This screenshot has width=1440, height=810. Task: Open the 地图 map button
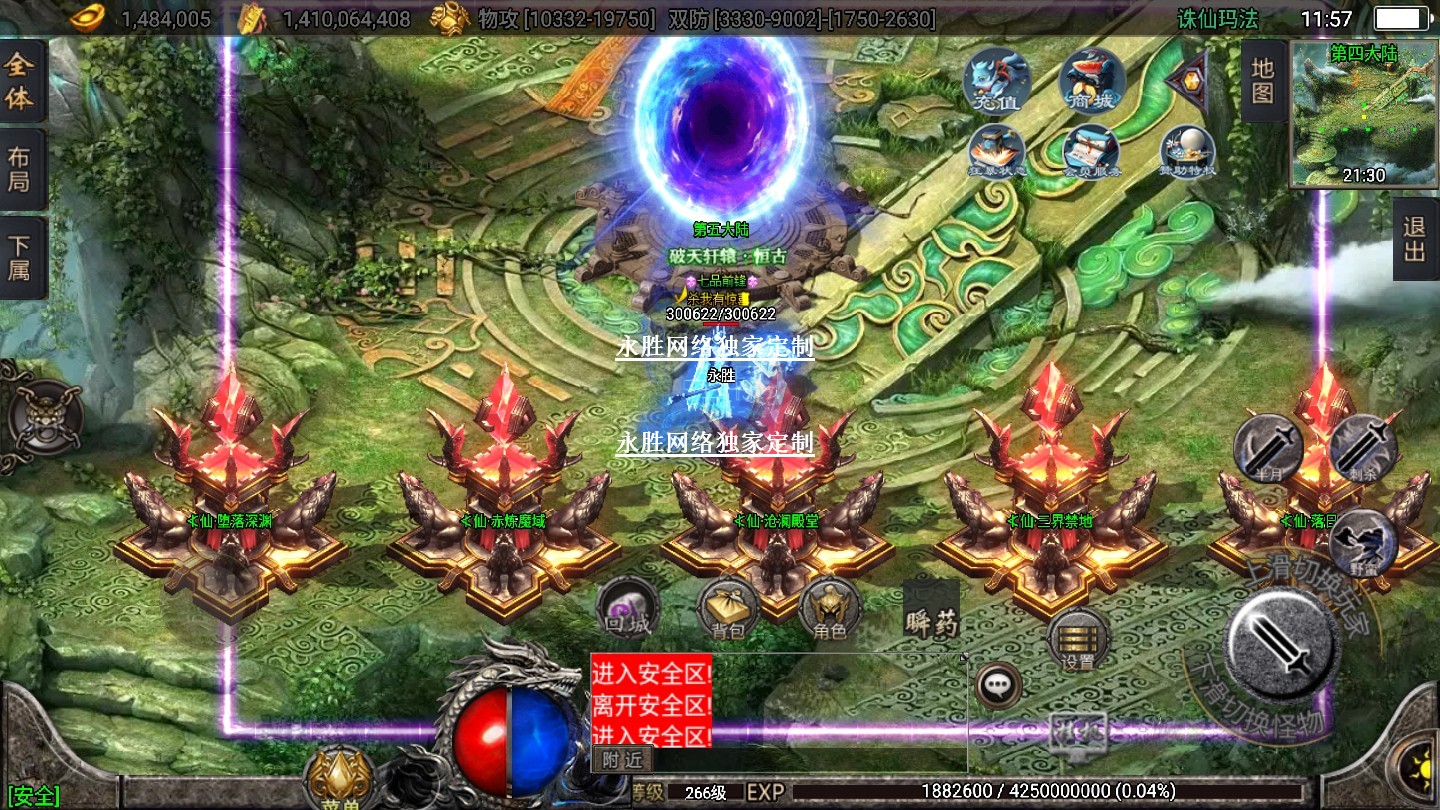pos(1263,81)
